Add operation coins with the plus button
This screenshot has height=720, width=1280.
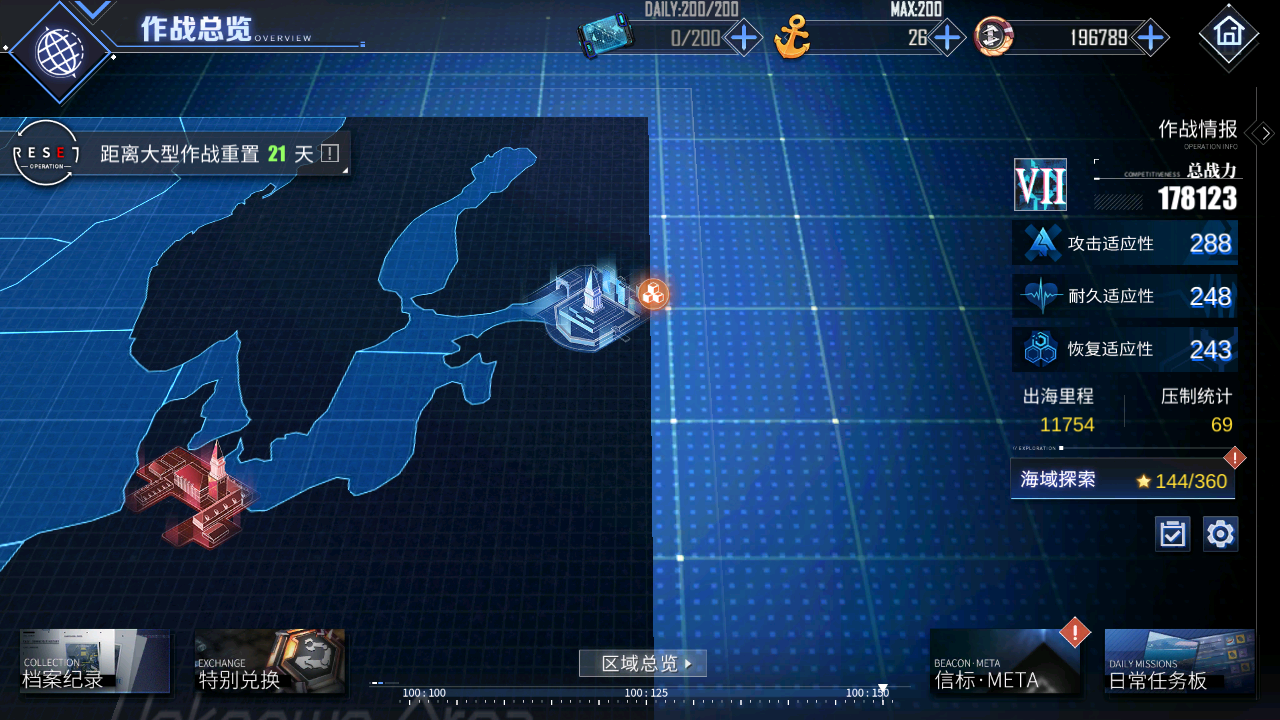(x=1151, y=39)
